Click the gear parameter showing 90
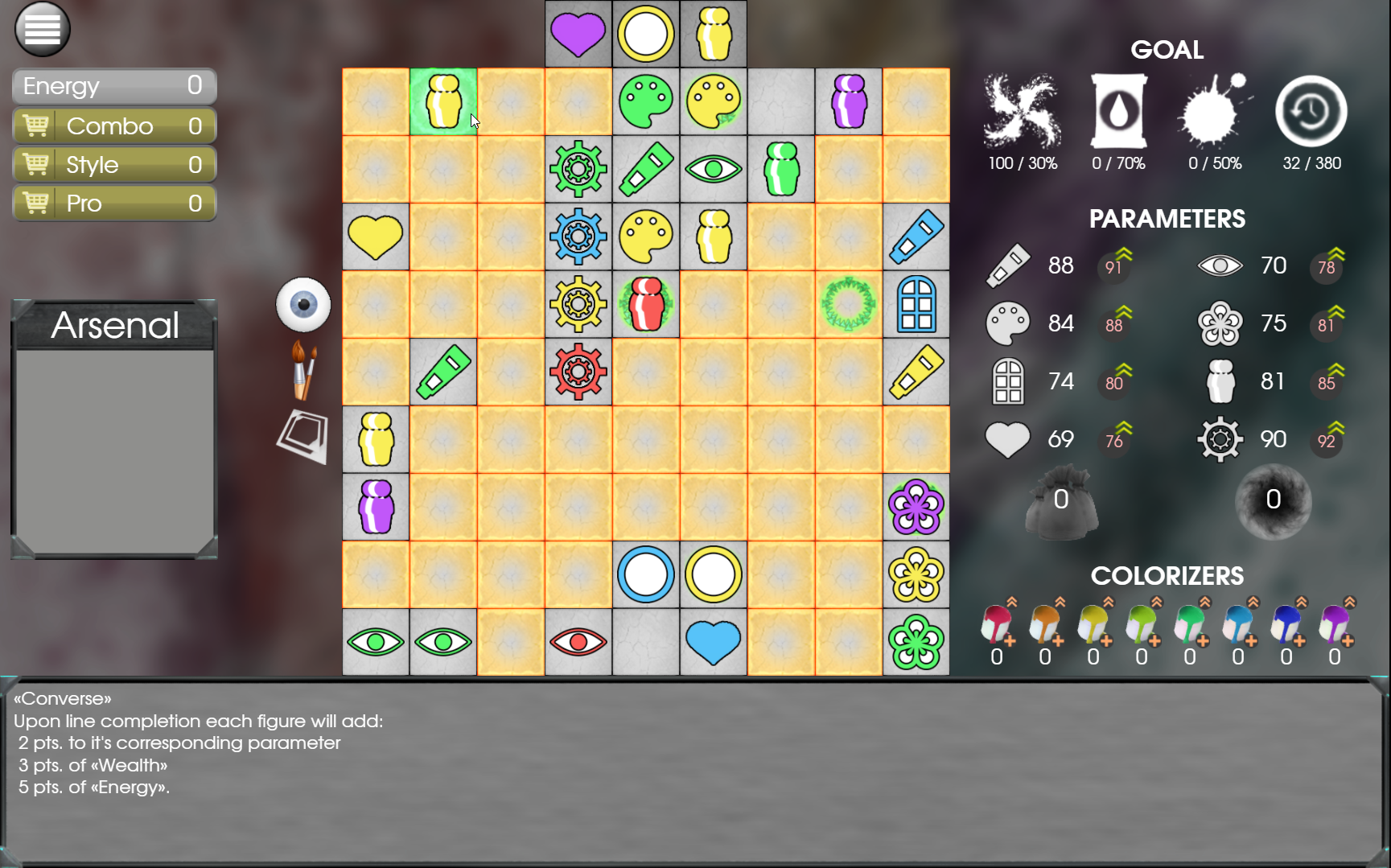Image resolution: width=1391 pixels, height=868 pixels. [1220, 439]
